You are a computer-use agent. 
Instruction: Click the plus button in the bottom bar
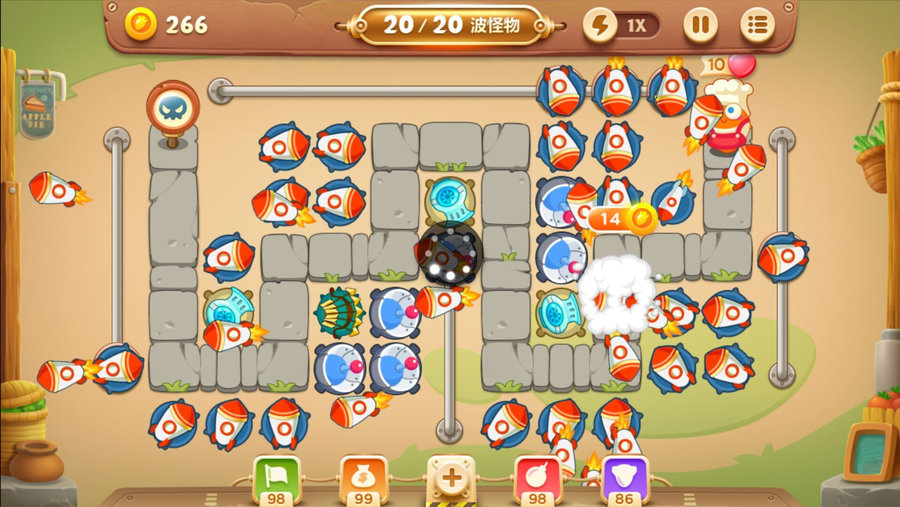point(451,476)
